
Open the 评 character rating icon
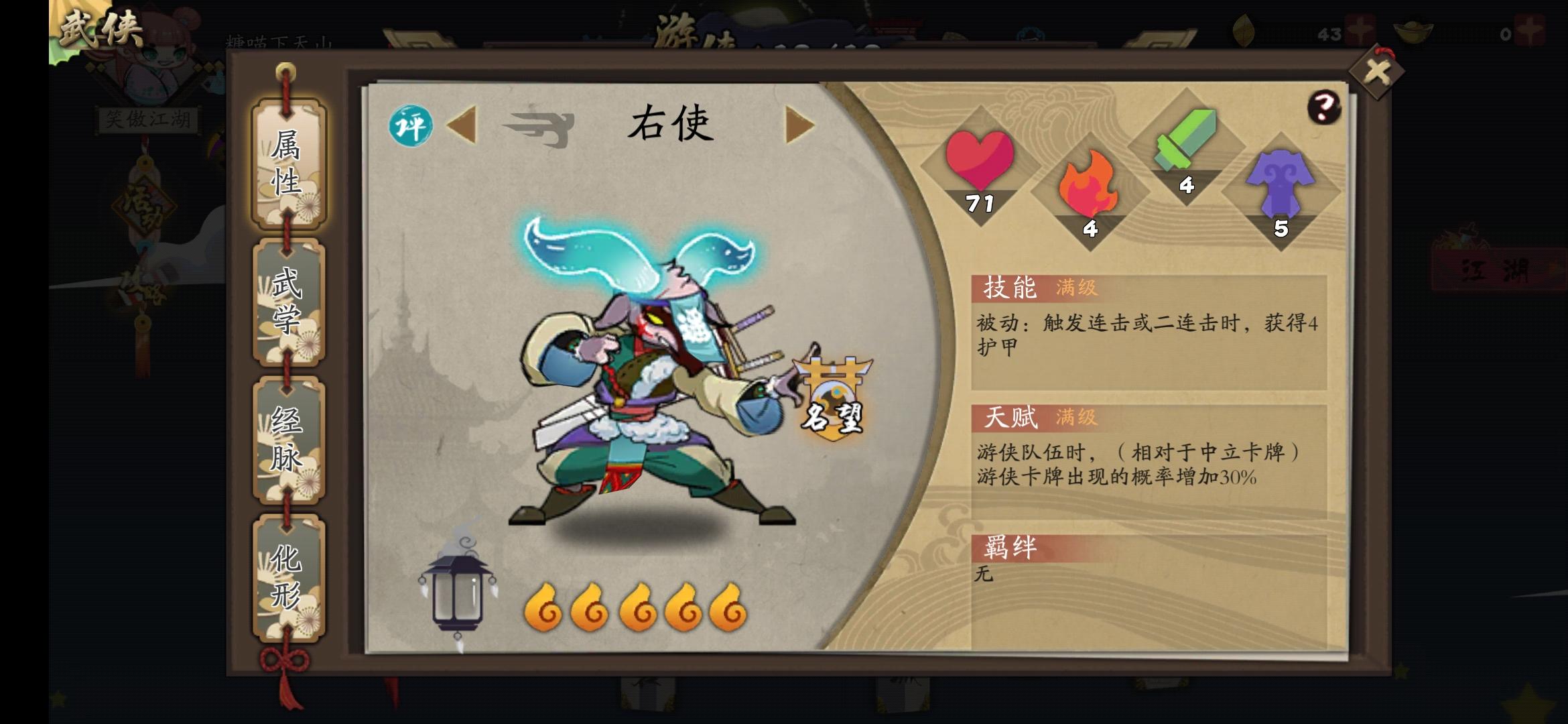411,125
